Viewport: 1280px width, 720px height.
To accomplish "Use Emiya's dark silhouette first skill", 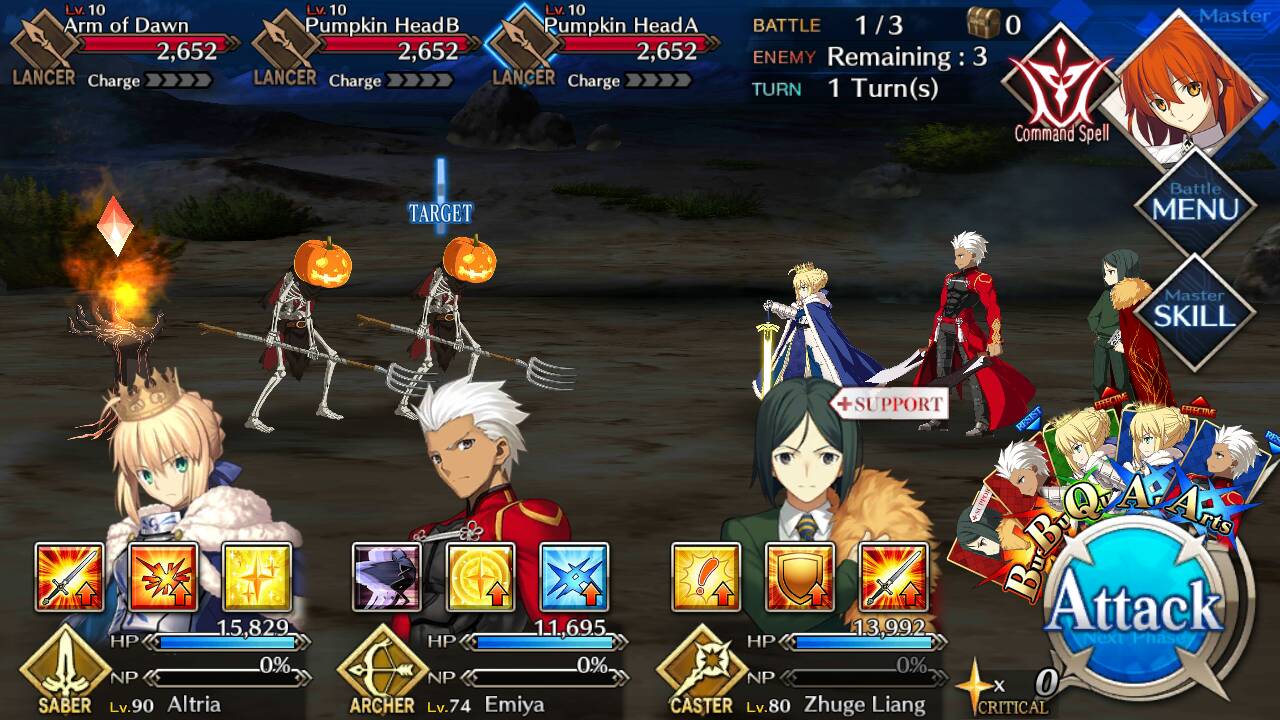I will pyautogui.click(x=387, y=577).
